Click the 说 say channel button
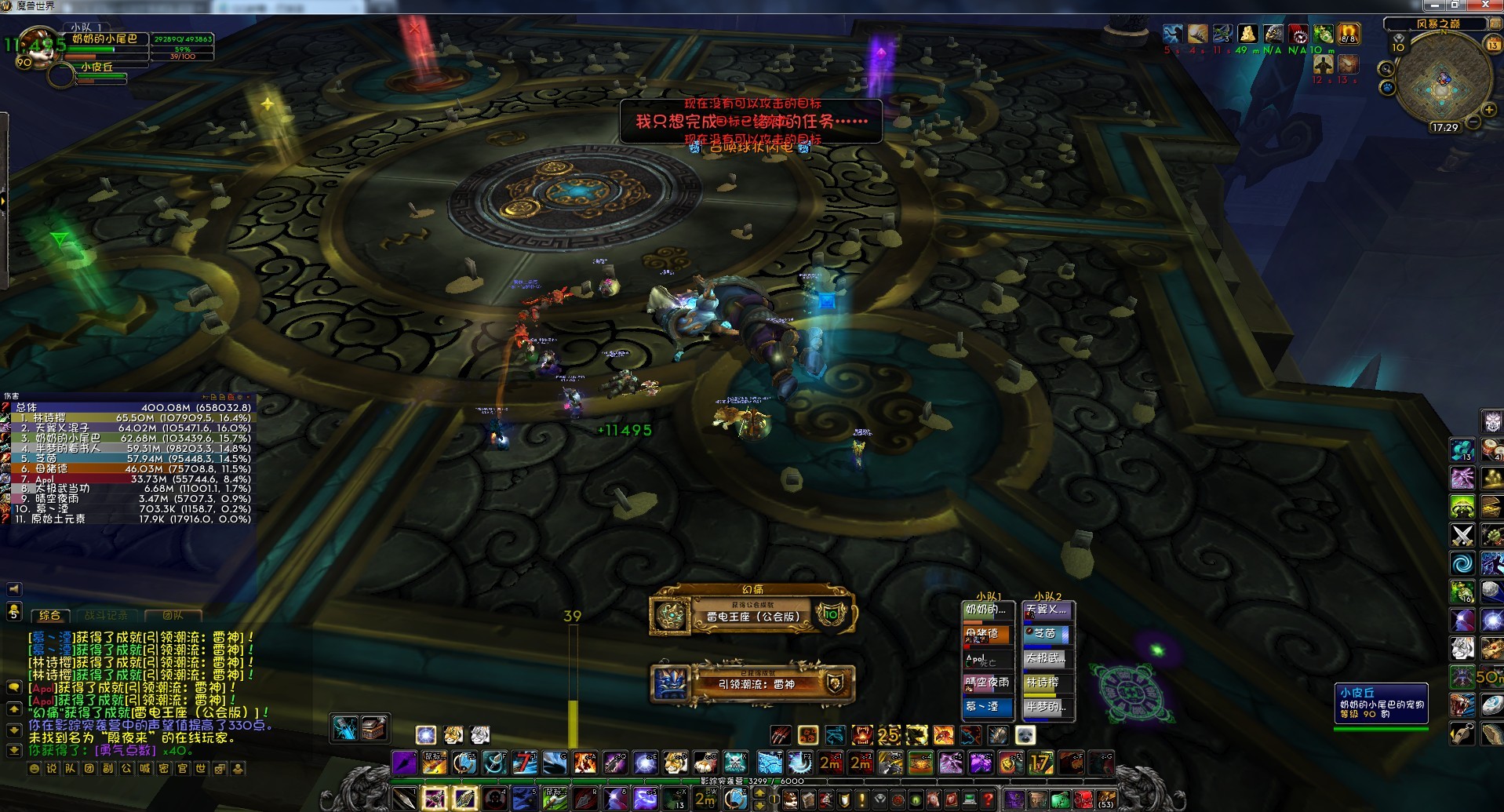 (52, 769)
